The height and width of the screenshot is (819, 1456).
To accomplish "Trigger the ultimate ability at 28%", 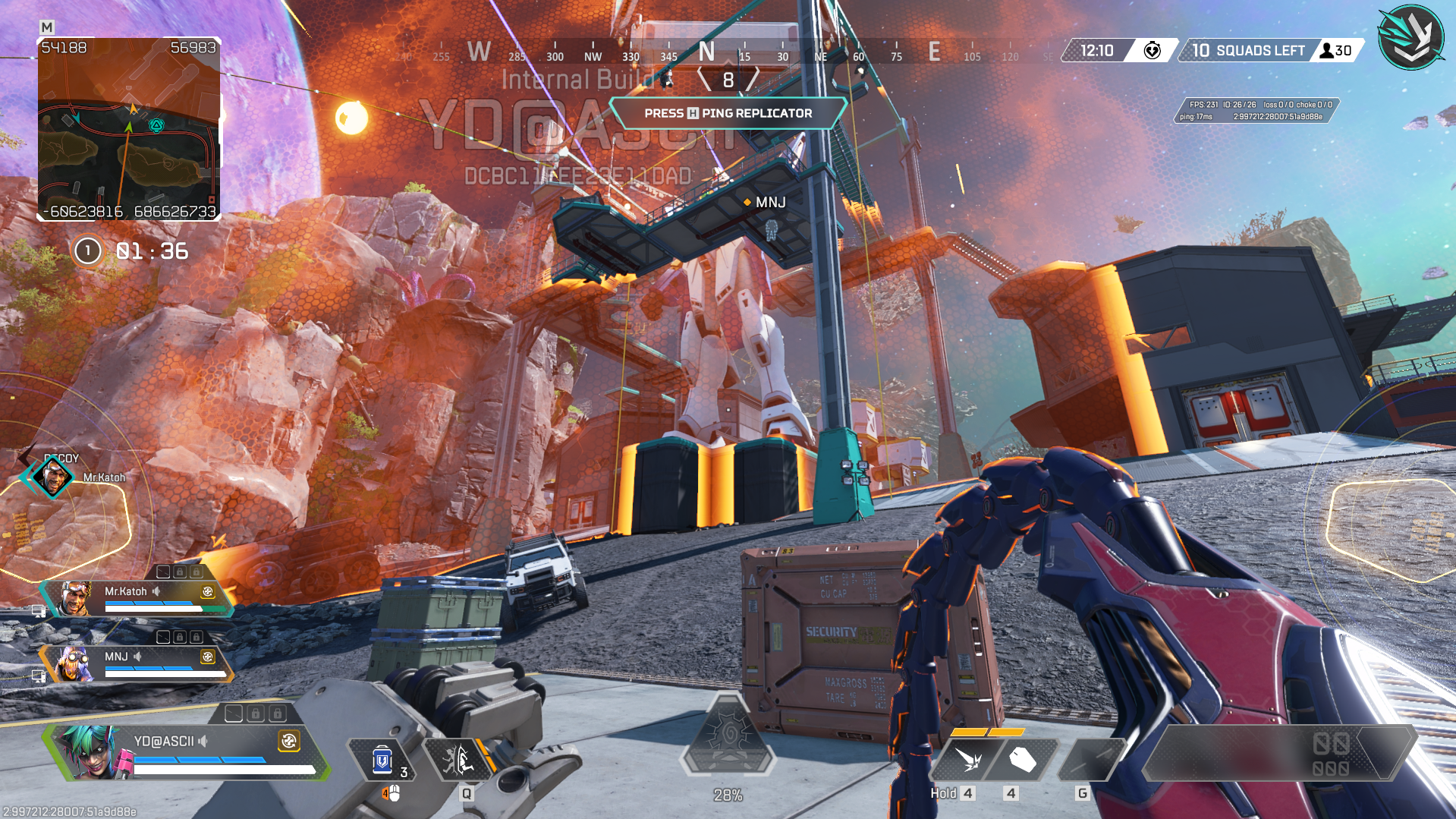I will pos(728,736).
